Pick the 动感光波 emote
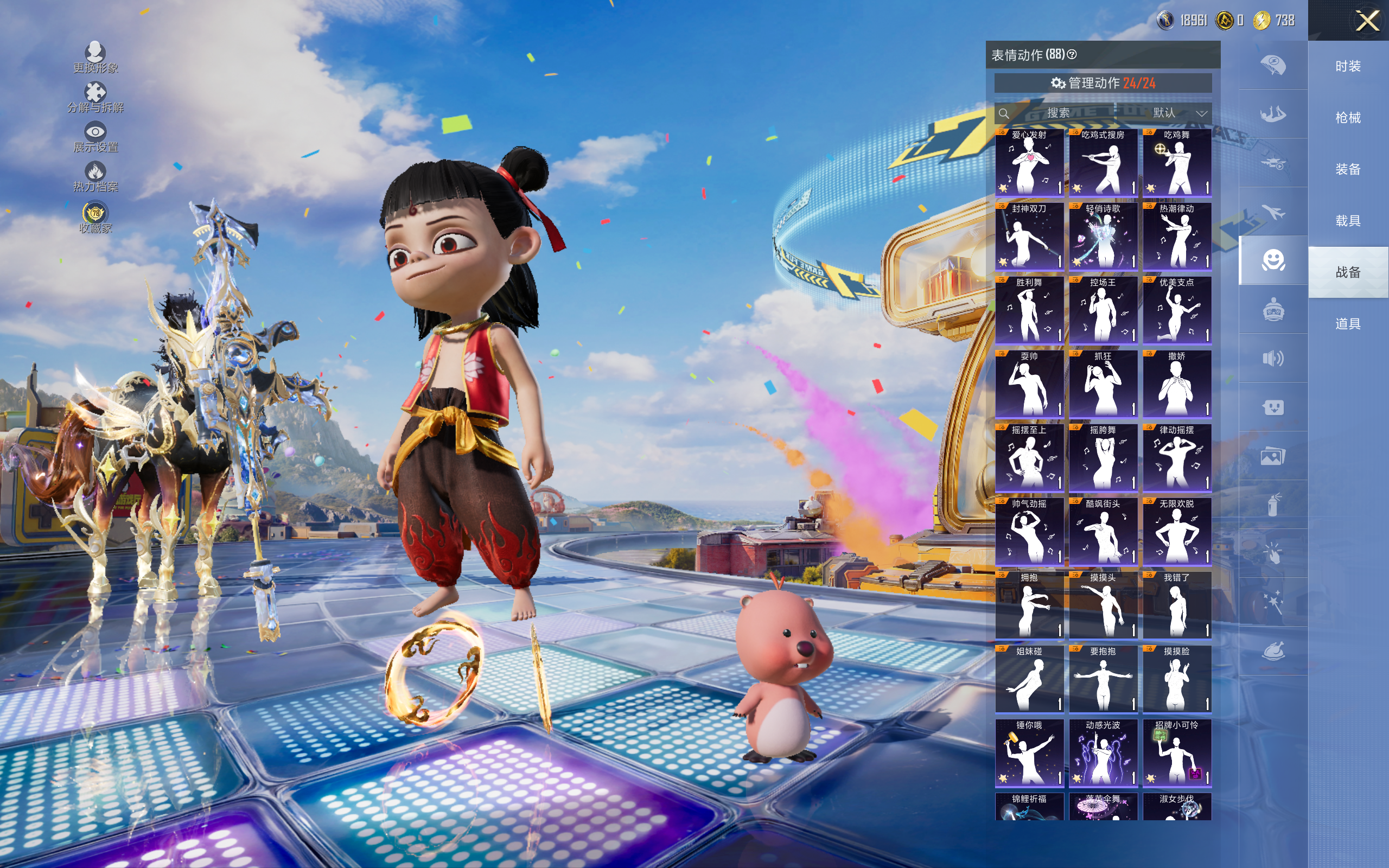Image resolution: width=1389 pixels, height=868 pixels. (1103, 752)
